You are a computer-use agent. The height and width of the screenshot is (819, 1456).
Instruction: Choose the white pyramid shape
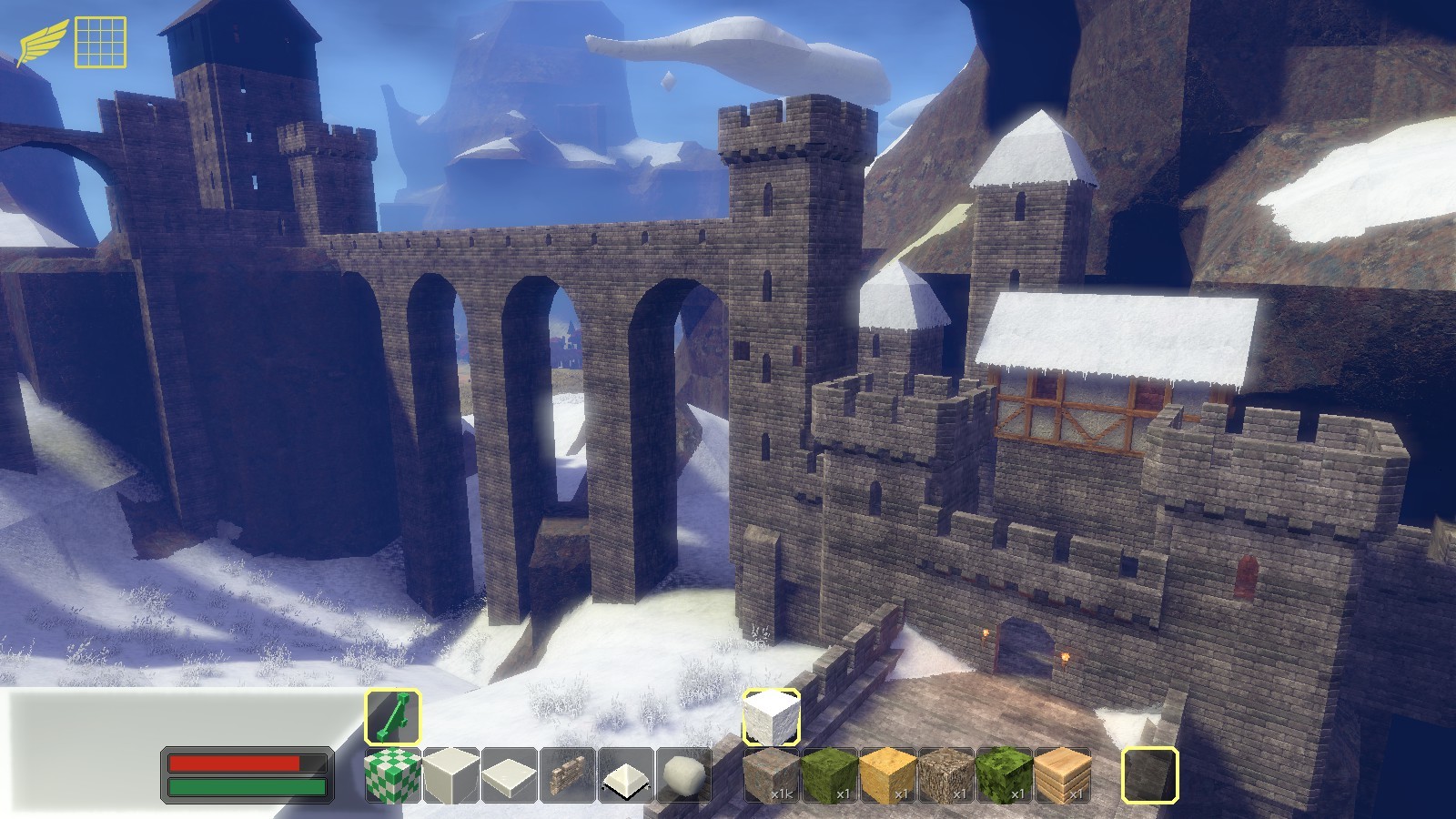[626, 775]
